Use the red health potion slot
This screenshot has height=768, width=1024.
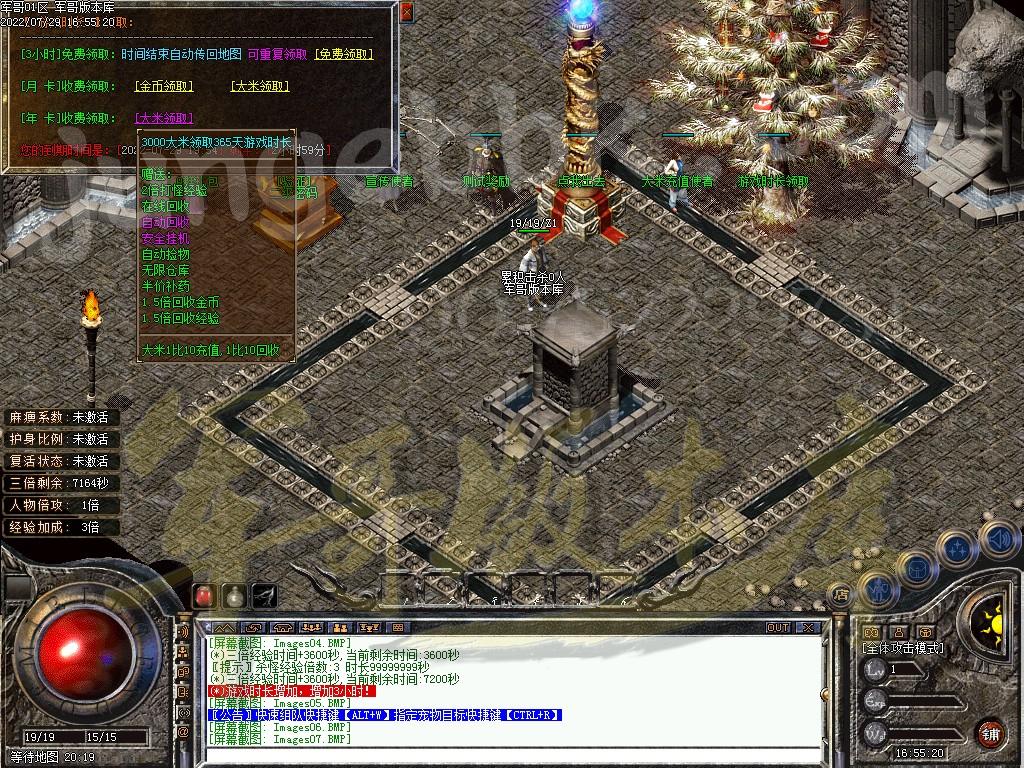coord(204,595)
